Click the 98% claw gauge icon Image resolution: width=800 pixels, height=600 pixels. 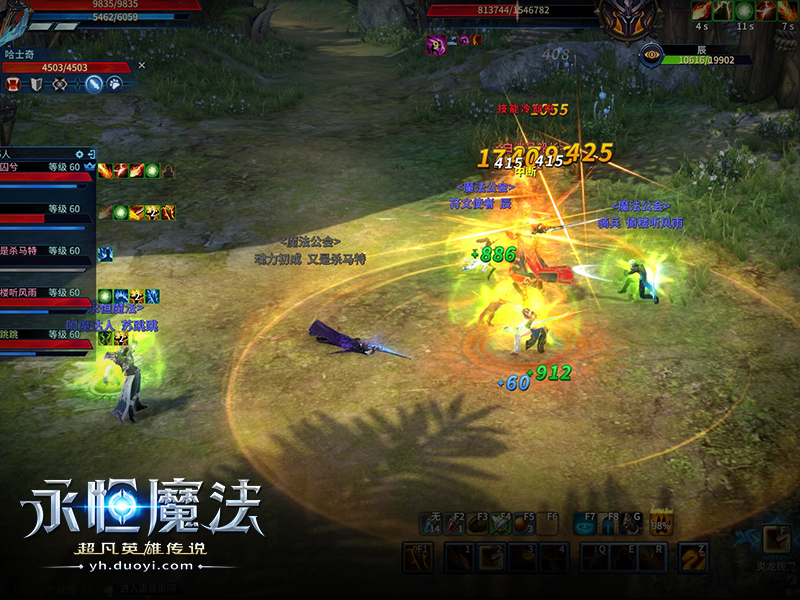pyautogui.click(x=661, y=522)
